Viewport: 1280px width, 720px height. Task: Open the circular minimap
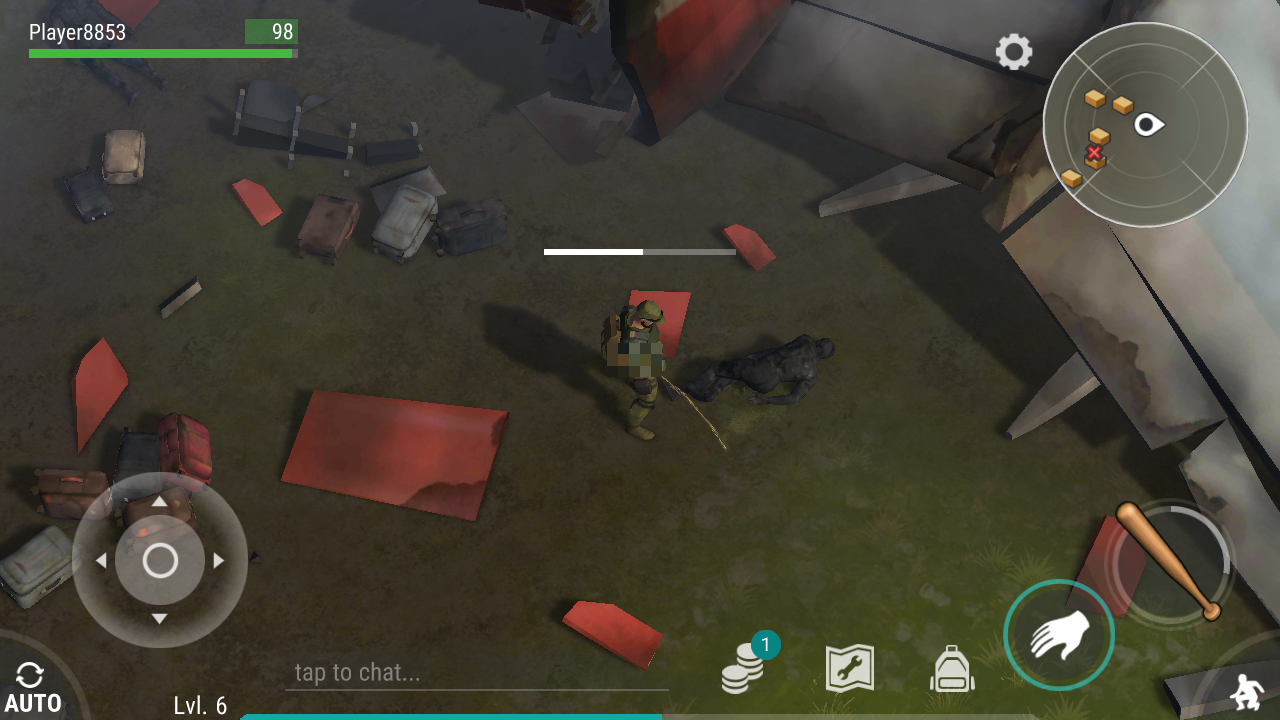tap(1145, 125)
